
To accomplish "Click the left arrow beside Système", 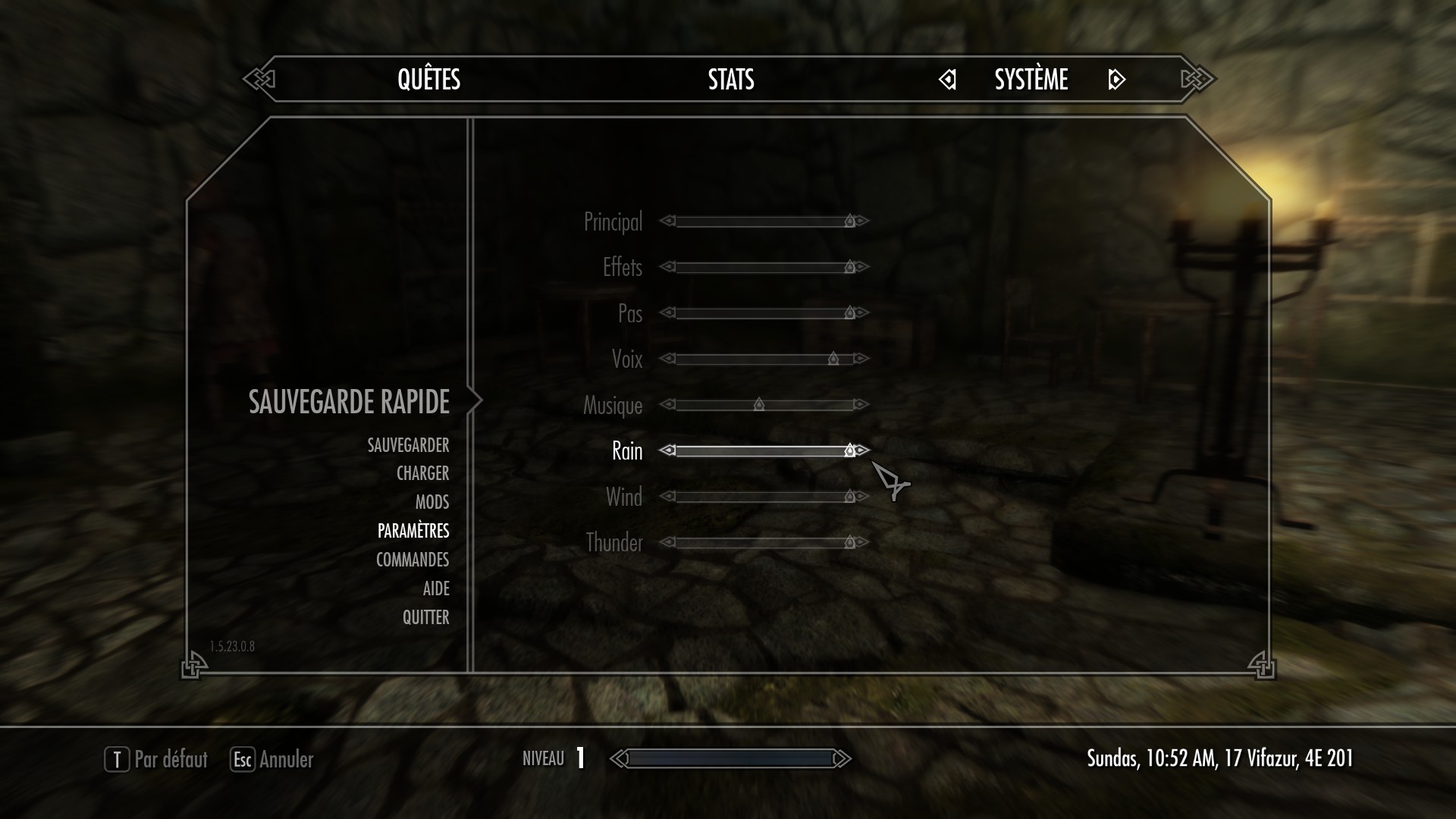I will coord(947,80).
